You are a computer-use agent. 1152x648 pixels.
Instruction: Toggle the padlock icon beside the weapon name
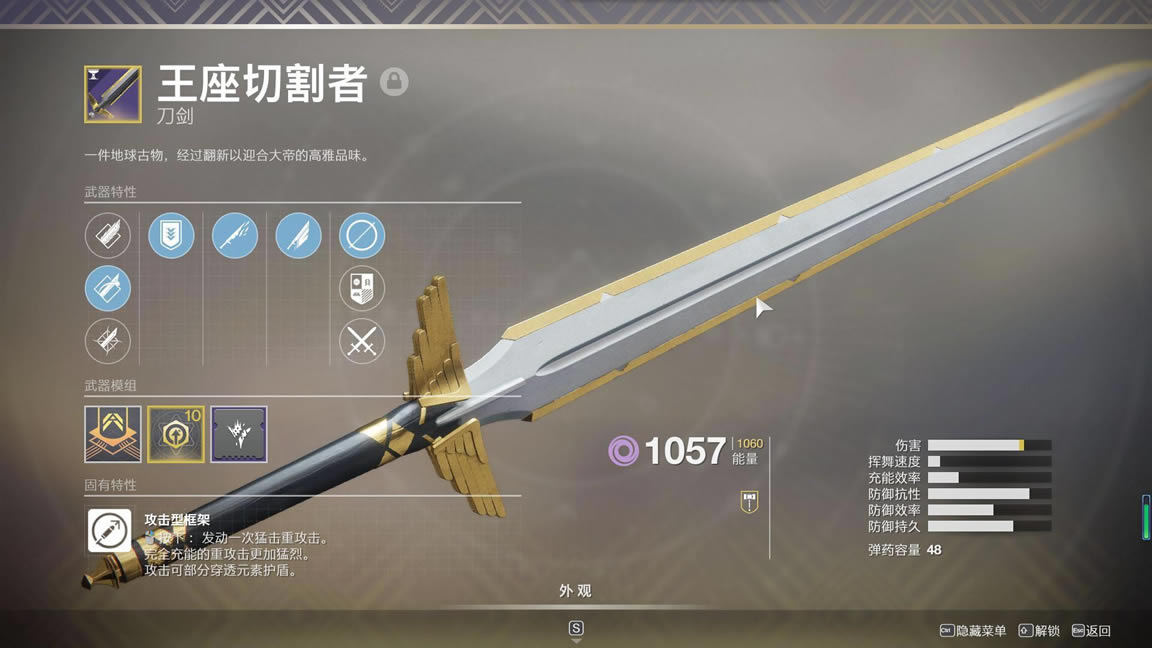pos(394,82)
